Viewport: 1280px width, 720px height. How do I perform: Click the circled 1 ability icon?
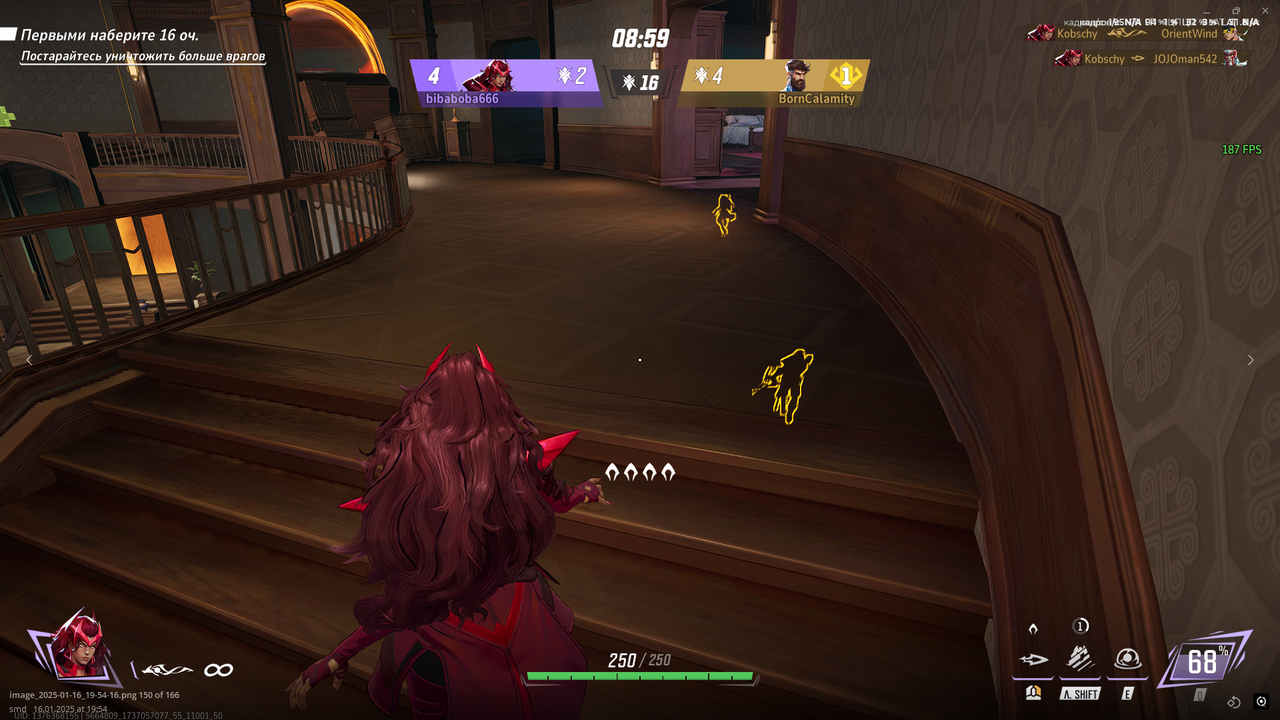(1080, 626)
